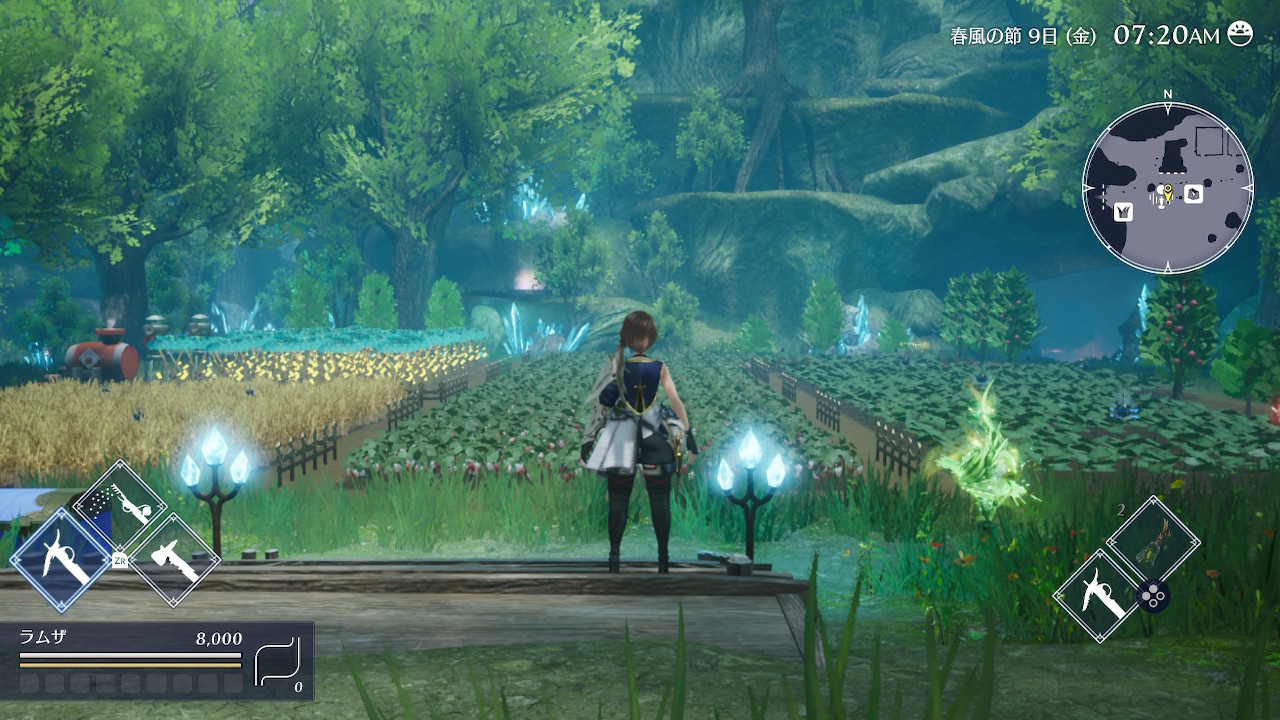Use the bottled item with count 2

1153,540
